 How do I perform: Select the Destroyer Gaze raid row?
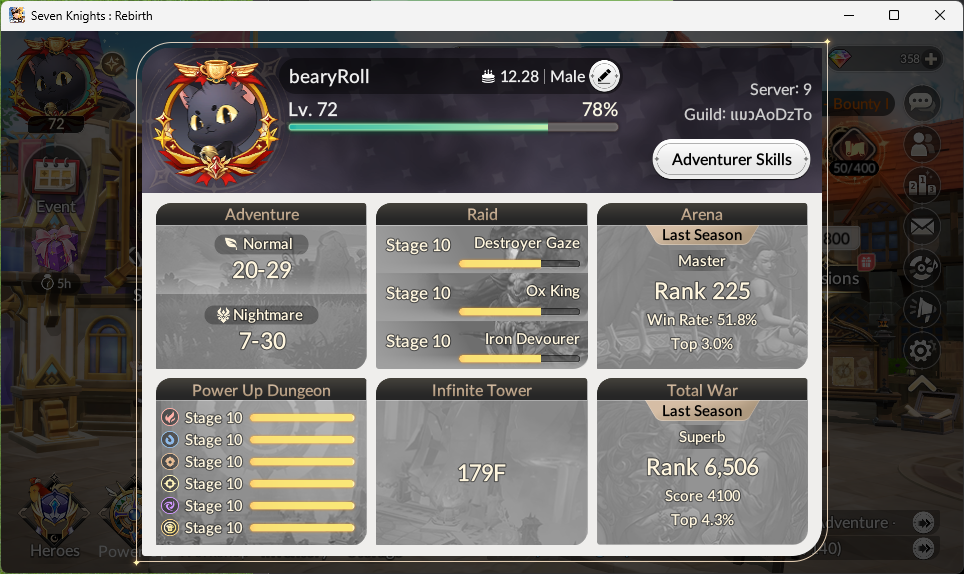pos(482,250)
